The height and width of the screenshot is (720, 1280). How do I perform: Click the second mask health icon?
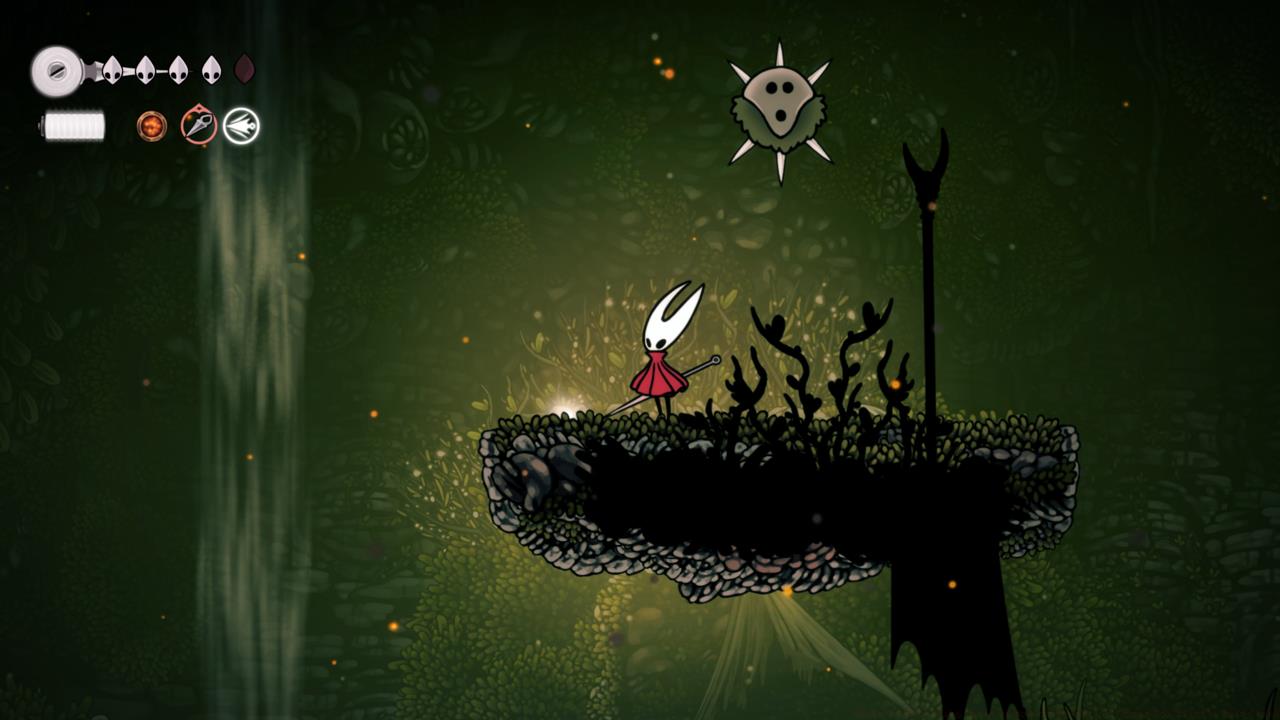coord(145,70)
